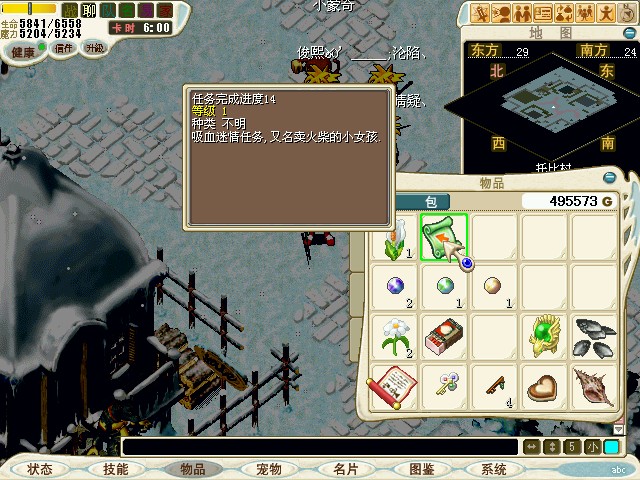Click the 升級 level-up button

point(94,47)
